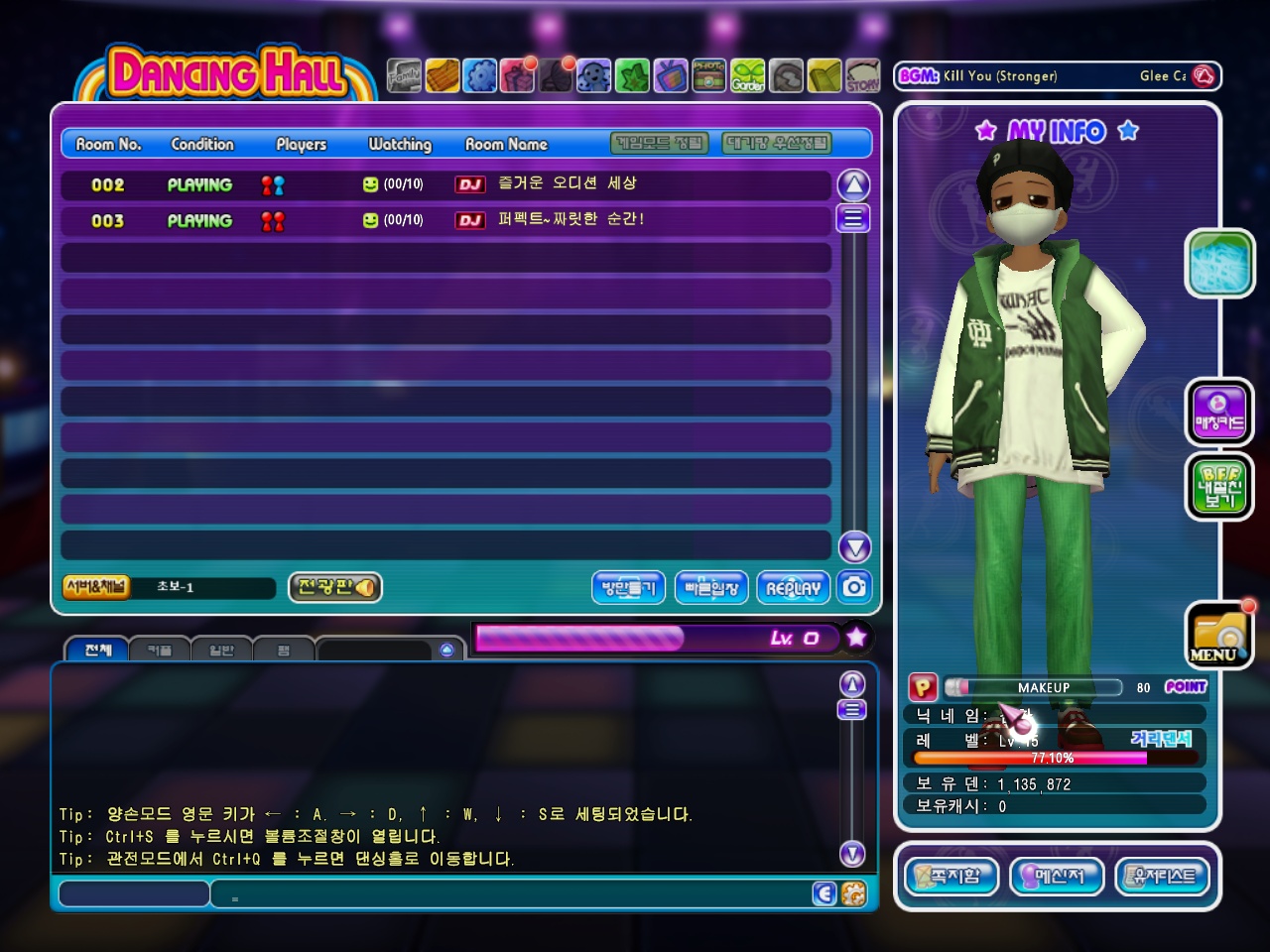The image size is (1270, 952).
Task: Open the Garden icon
Action: [x=748, y=75]
